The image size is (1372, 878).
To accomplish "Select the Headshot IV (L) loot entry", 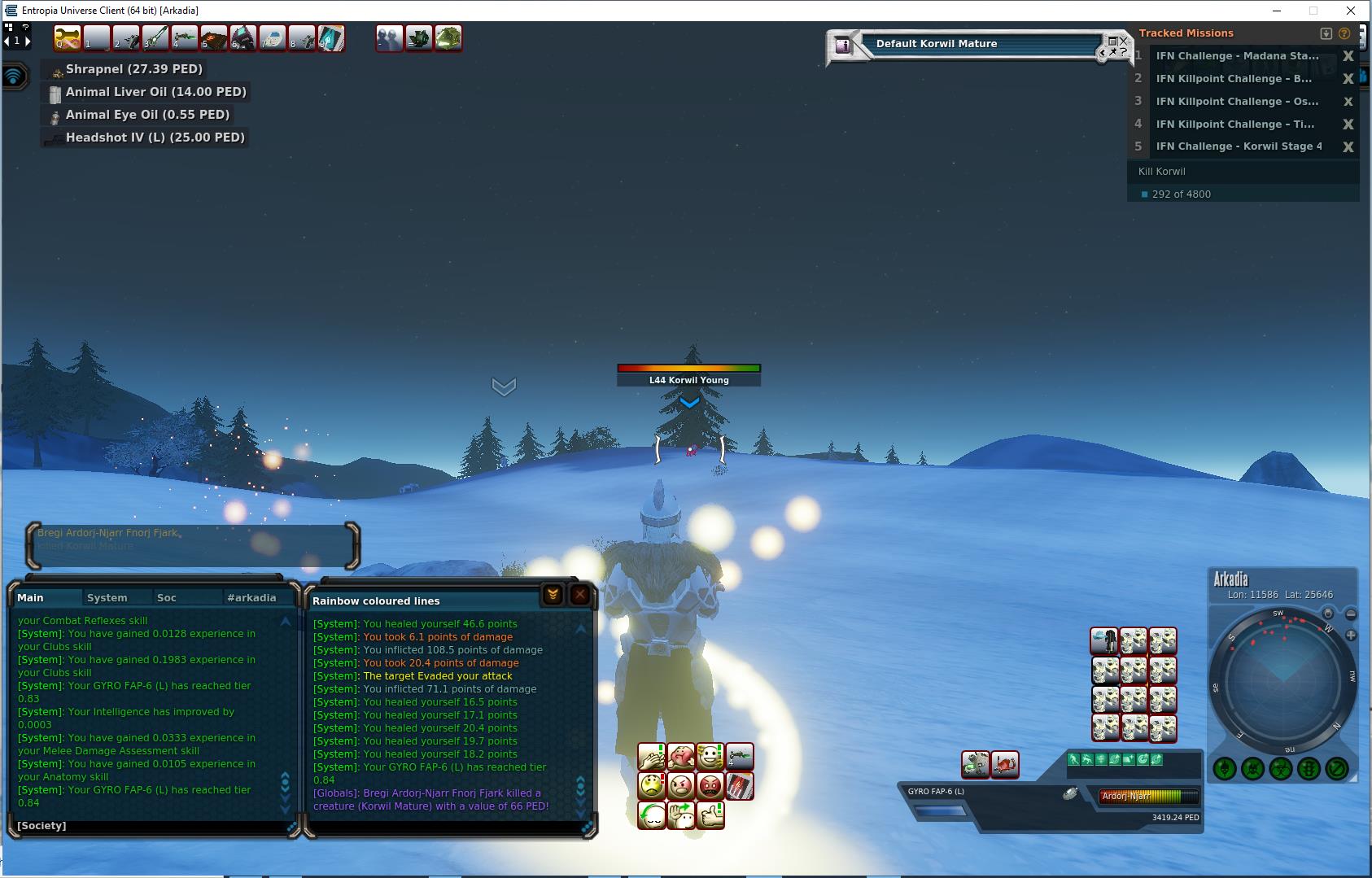I will click(155, 138).
